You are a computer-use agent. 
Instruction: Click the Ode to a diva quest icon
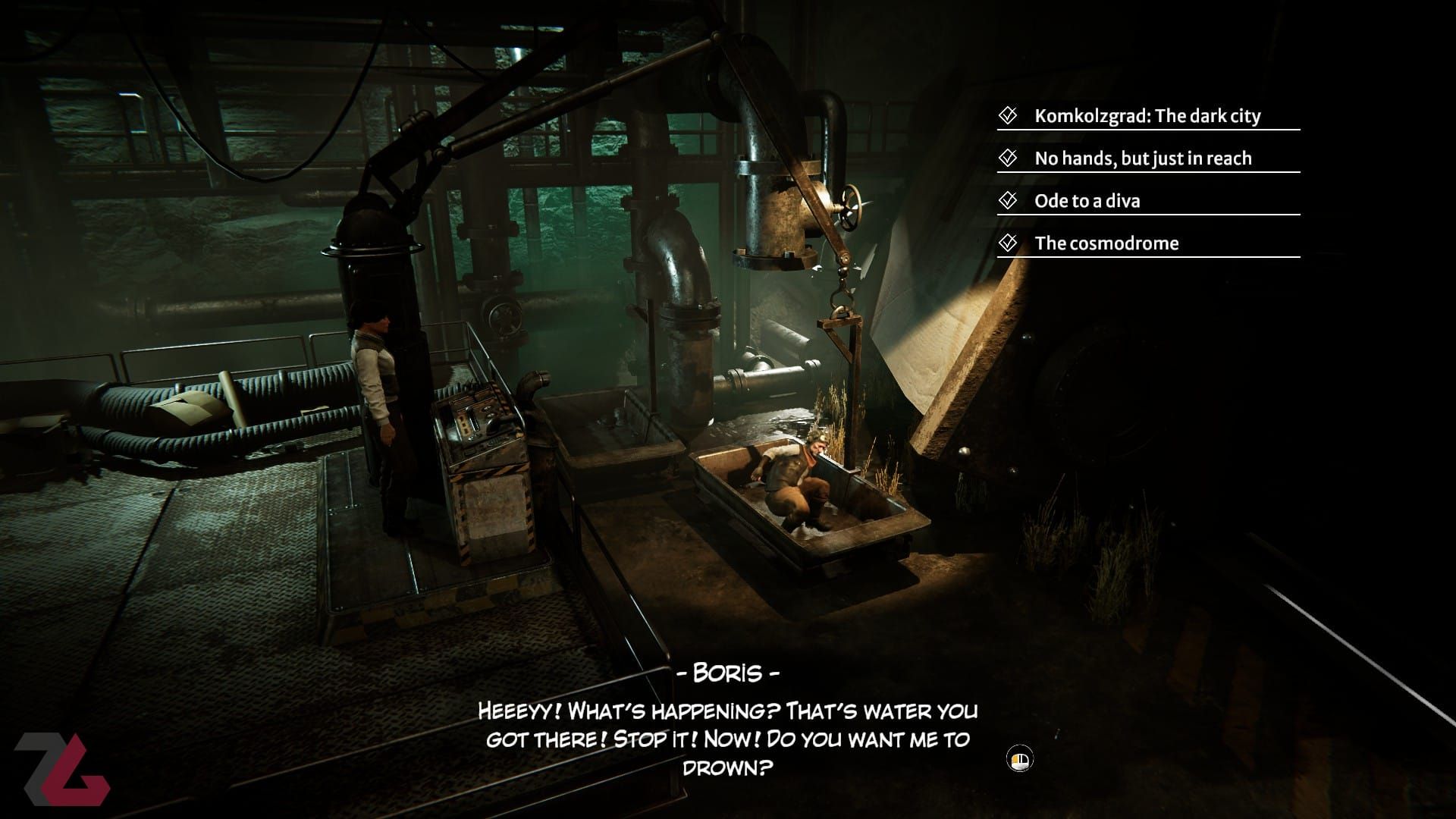point(1006,201)
